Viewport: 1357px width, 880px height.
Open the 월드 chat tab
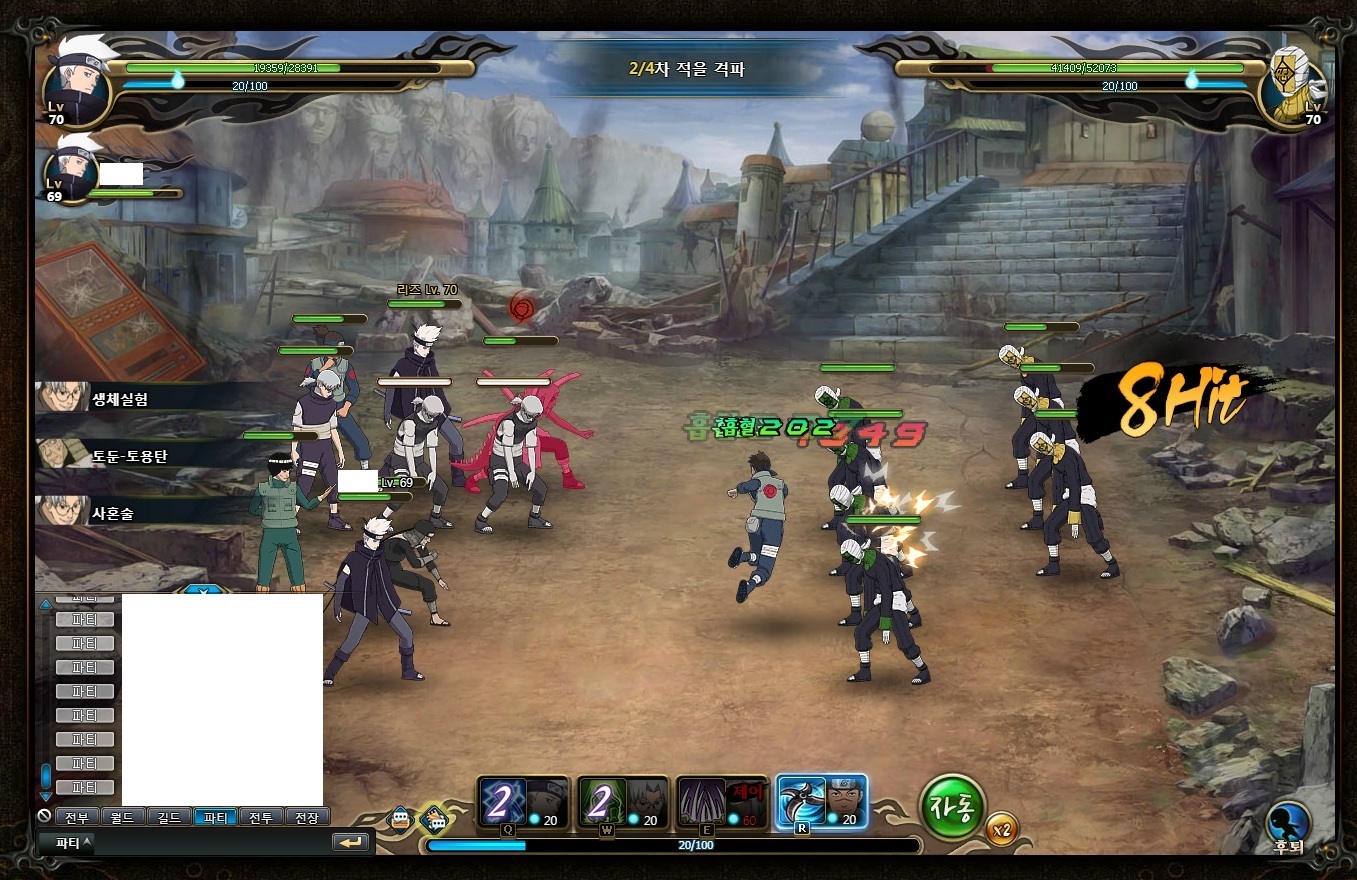pos(124,817)
